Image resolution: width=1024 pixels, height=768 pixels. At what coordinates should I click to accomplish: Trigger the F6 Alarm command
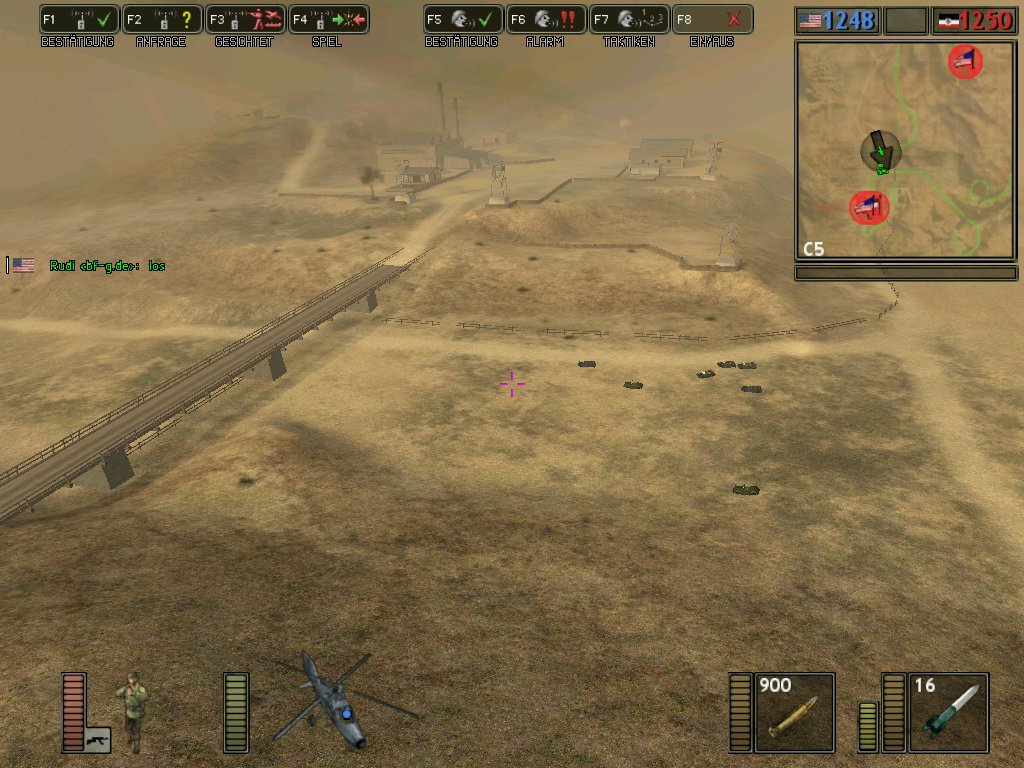coord(545,19)
